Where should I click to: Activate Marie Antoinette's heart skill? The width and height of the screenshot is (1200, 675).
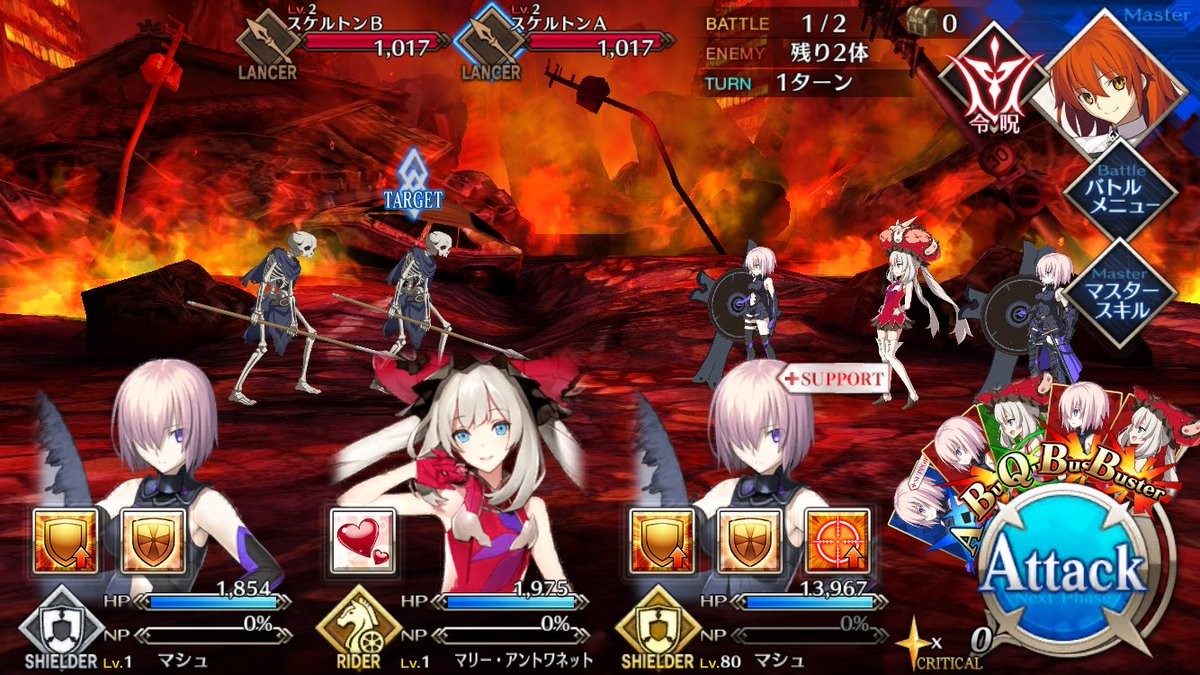[362, 540]
